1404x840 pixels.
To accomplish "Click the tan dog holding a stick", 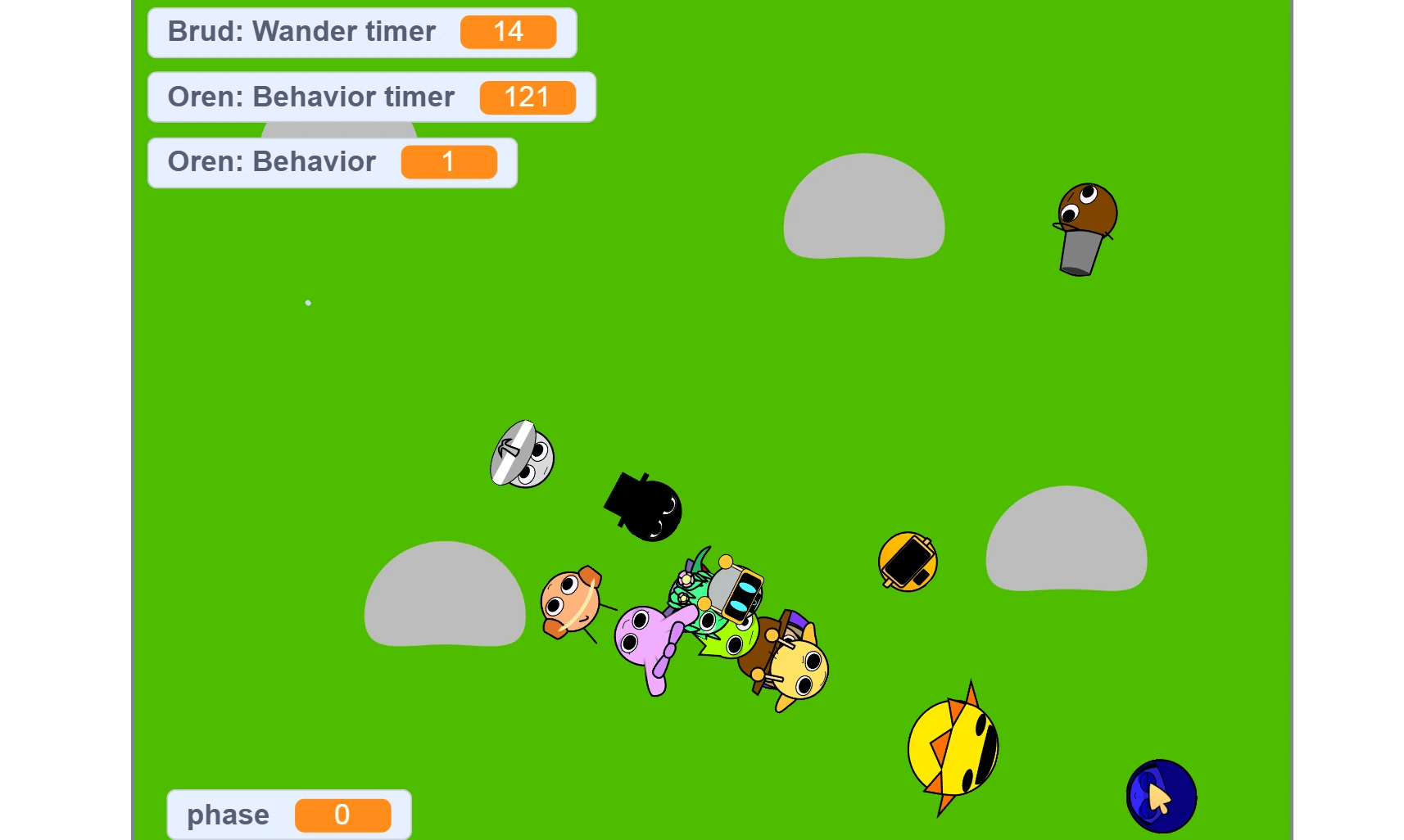I will (x=572, y=602).
